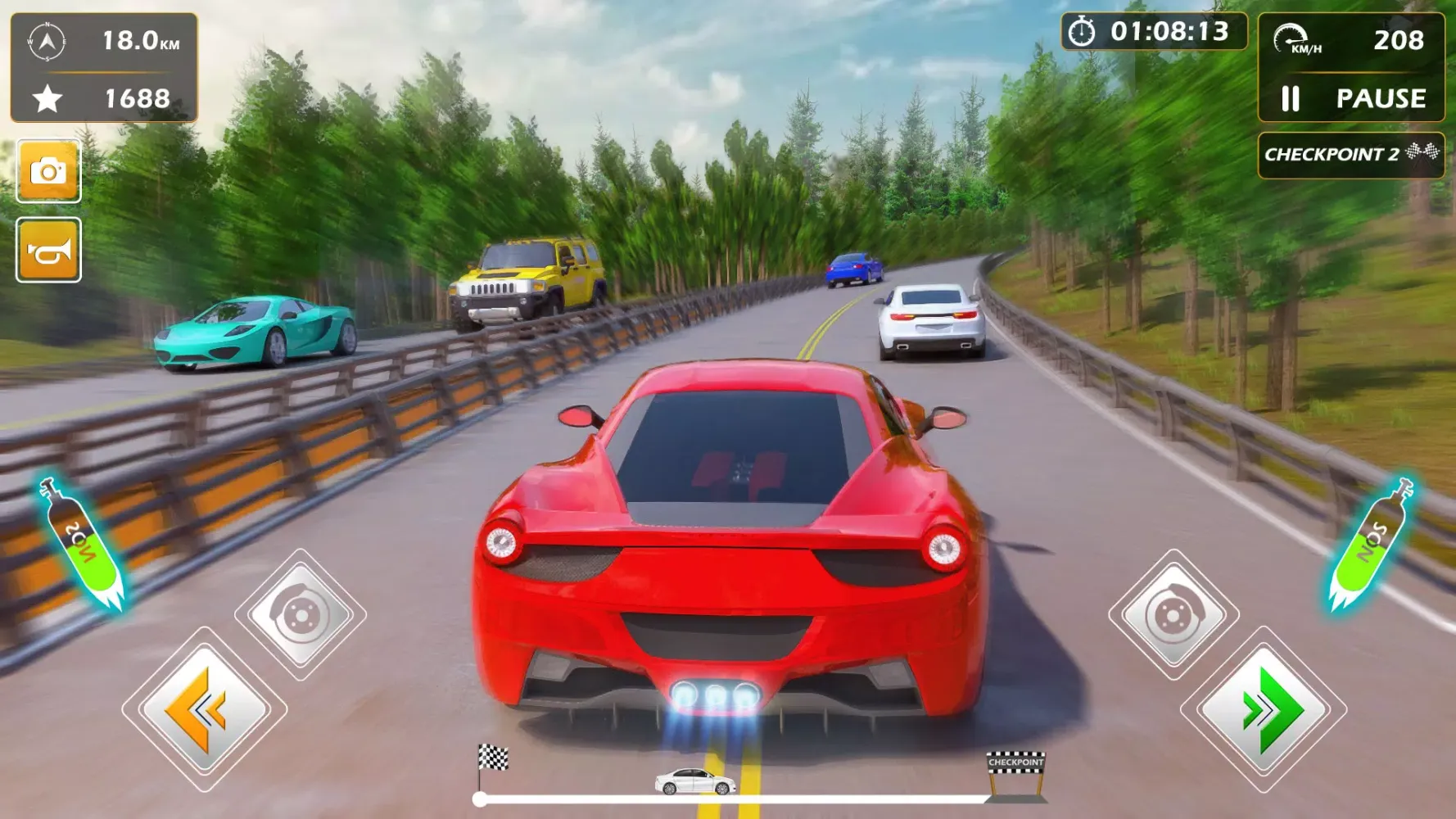
Task: Tap the white car on the race progress bar
Action: [694, 782]
